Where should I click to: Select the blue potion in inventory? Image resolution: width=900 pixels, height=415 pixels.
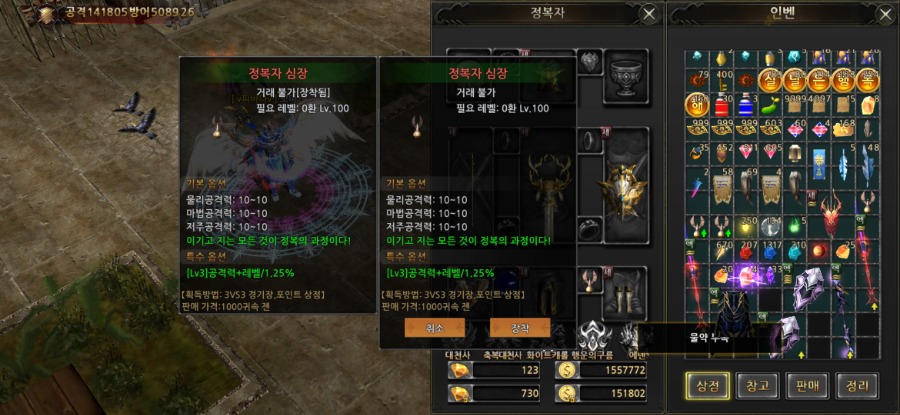pyautogui.click(x=745, y=104)
